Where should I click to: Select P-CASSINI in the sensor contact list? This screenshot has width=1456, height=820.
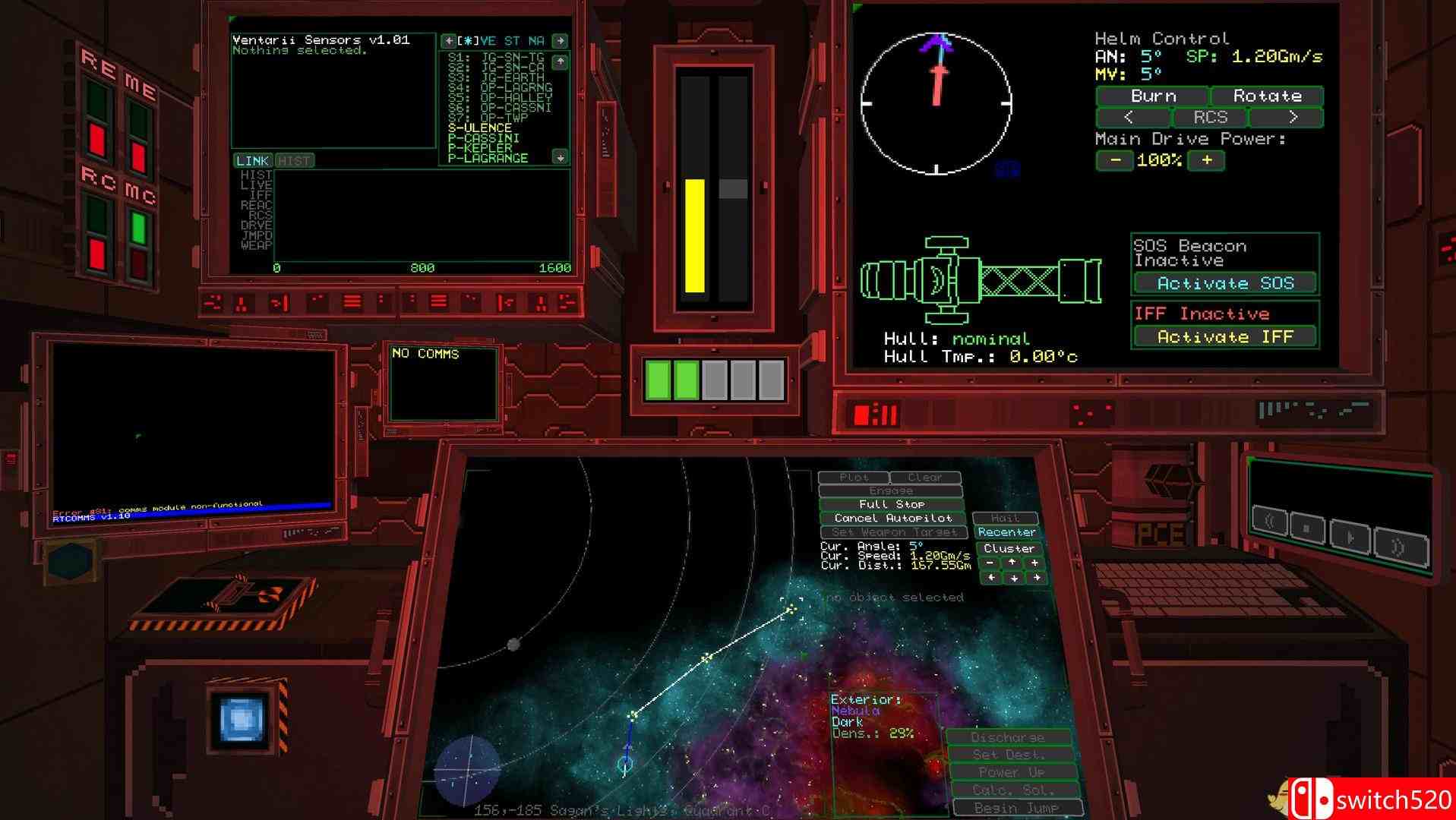(484, 137)
